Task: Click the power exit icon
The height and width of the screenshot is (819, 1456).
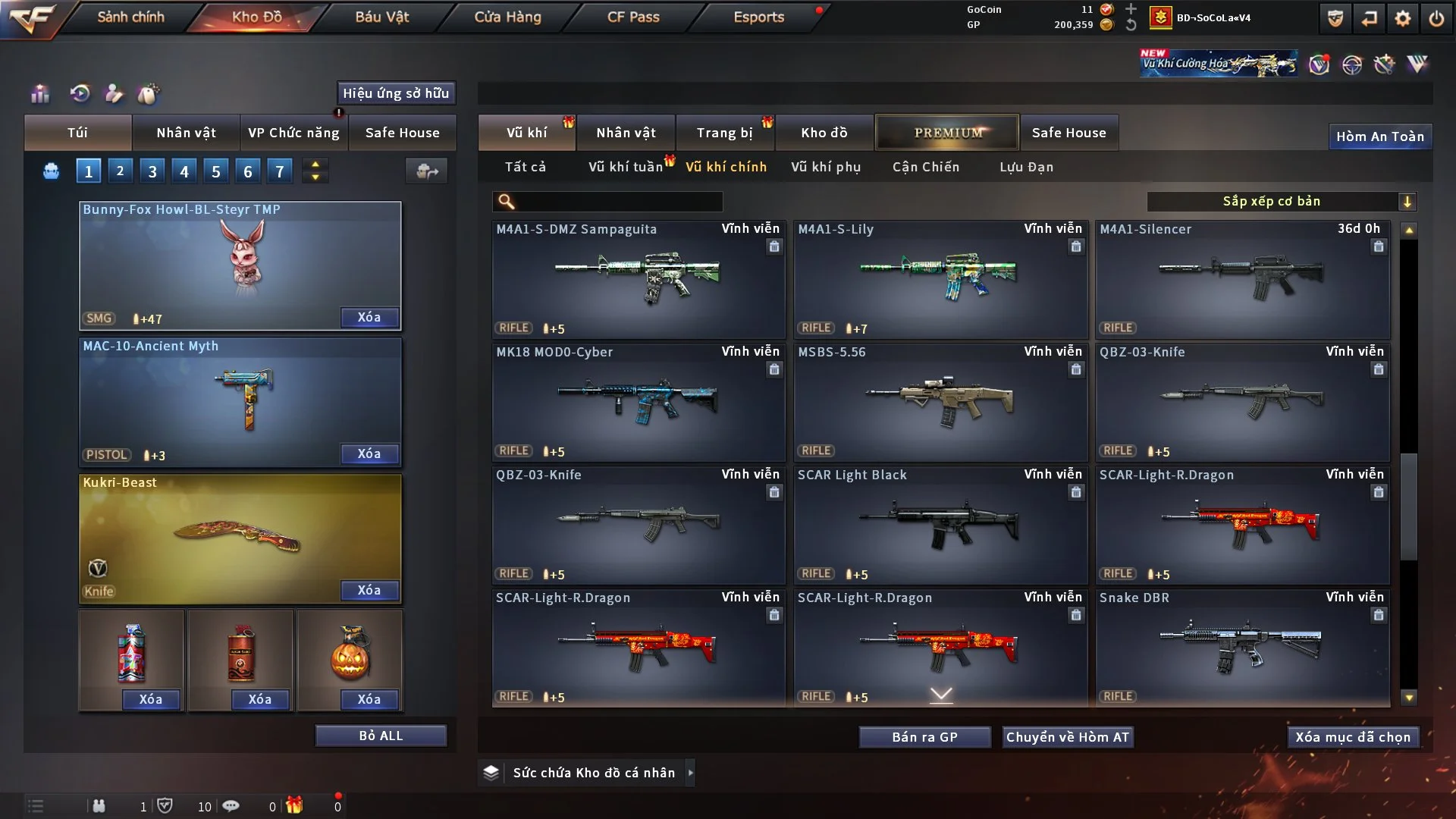Action: click(x=1436, y=18)
